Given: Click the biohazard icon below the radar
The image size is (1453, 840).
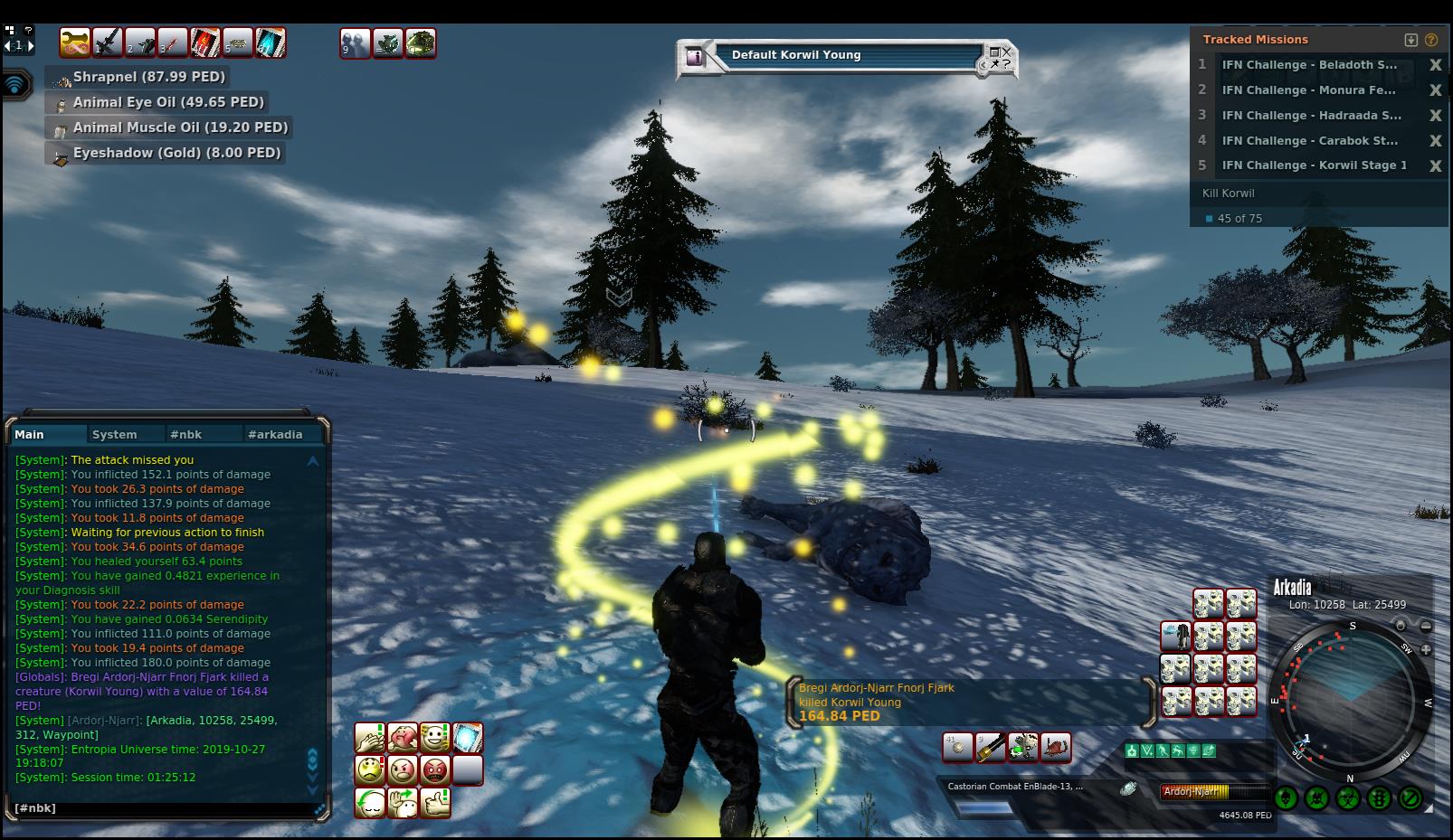Looking at the screenshot, I should click(1348, 798).
